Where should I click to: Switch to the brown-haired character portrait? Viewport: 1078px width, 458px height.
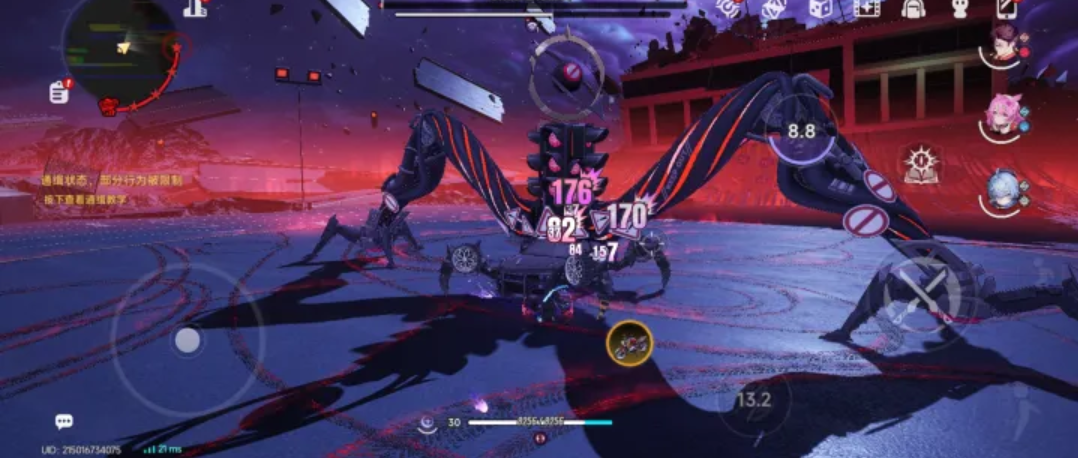1004,44
